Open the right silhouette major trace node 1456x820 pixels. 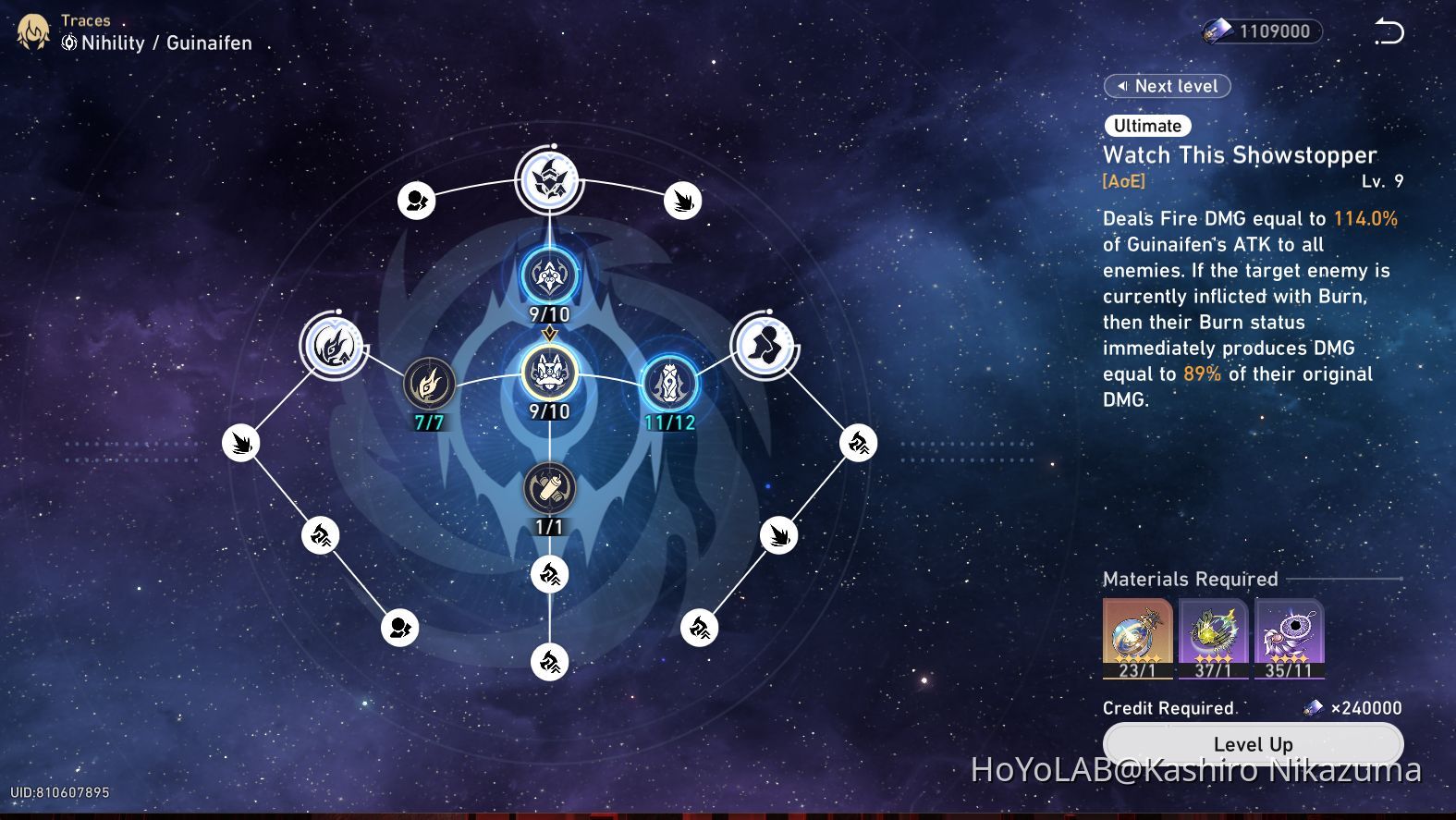765,346
